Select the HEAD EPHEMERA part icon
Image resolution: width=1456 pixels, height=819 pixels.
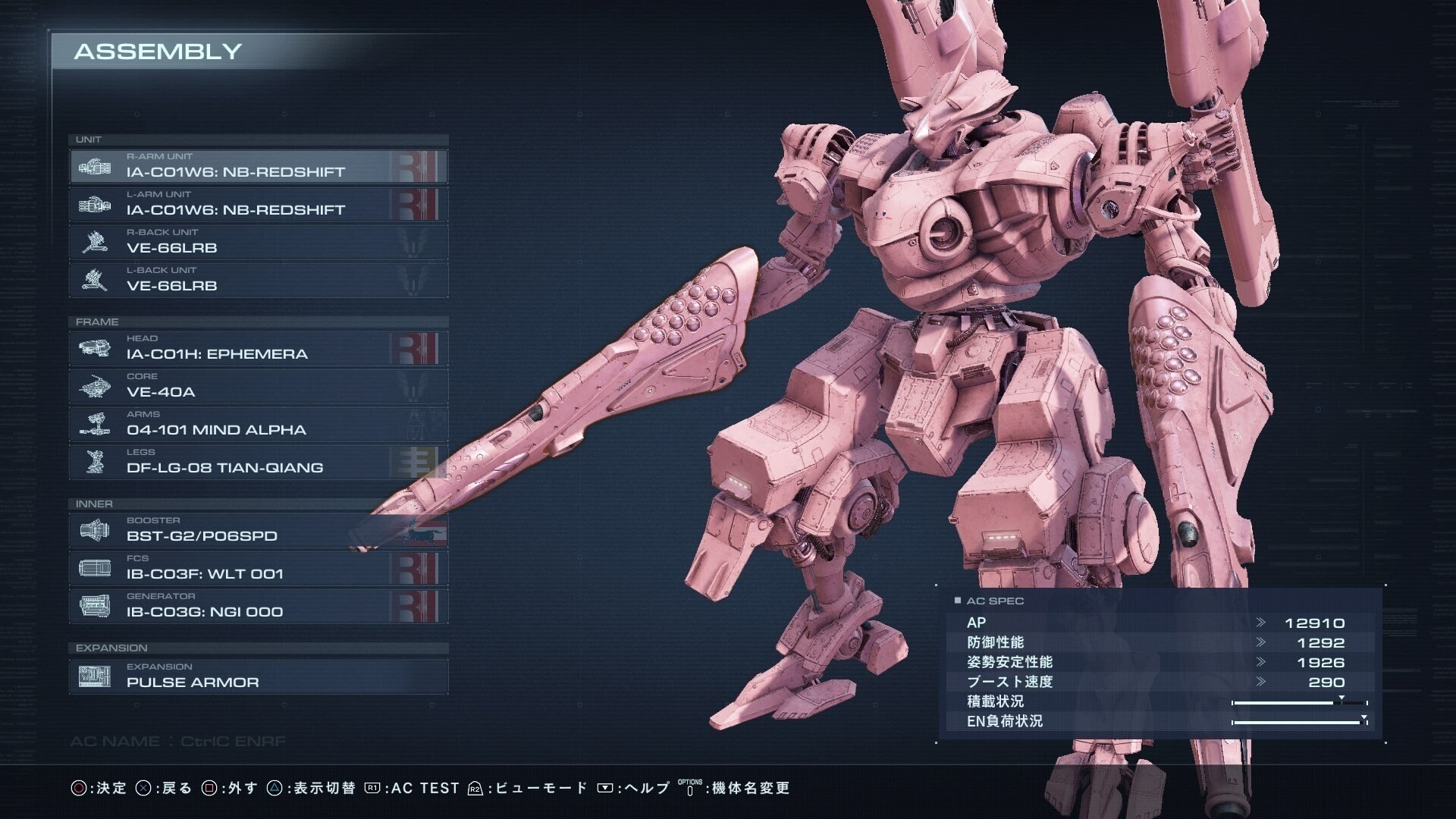(95, 348)
